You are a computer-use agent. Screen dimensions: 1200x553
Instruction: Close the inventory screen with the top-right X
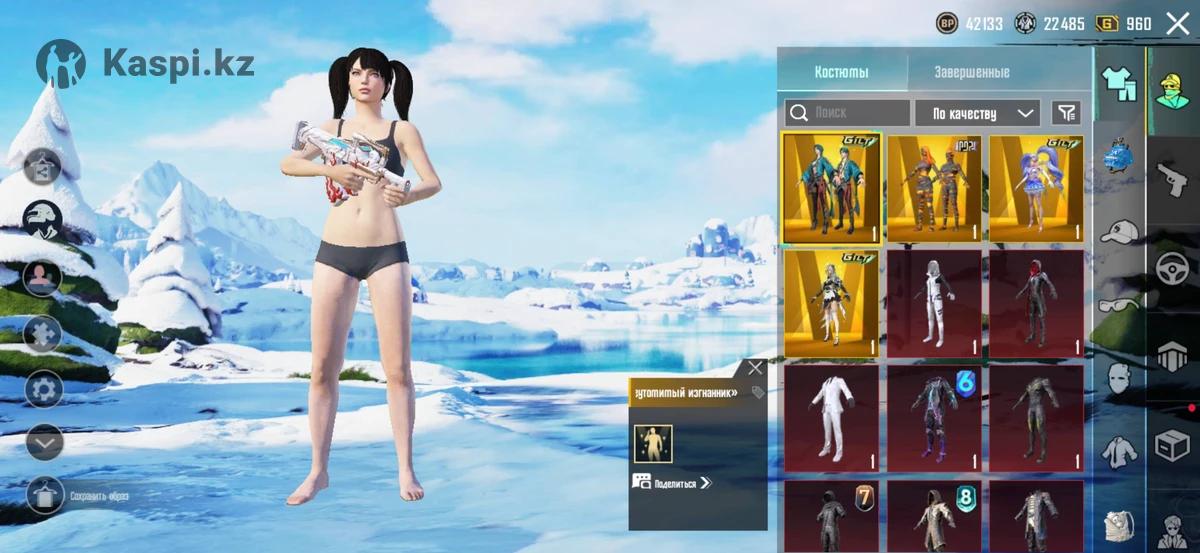click(1177, 23)
